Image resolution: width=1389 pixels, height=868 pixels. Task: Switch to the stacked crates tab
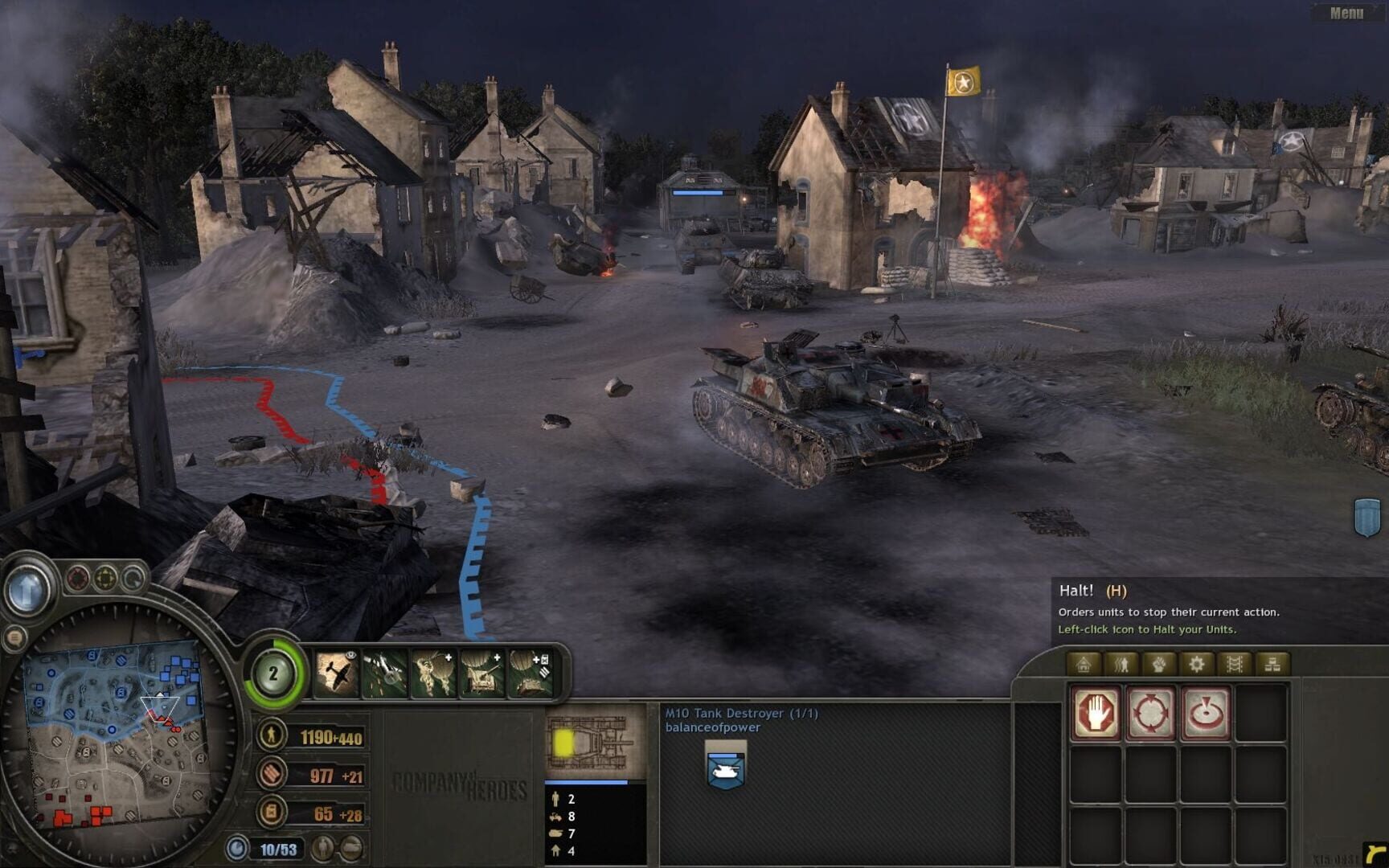[x=1272, y=664]
